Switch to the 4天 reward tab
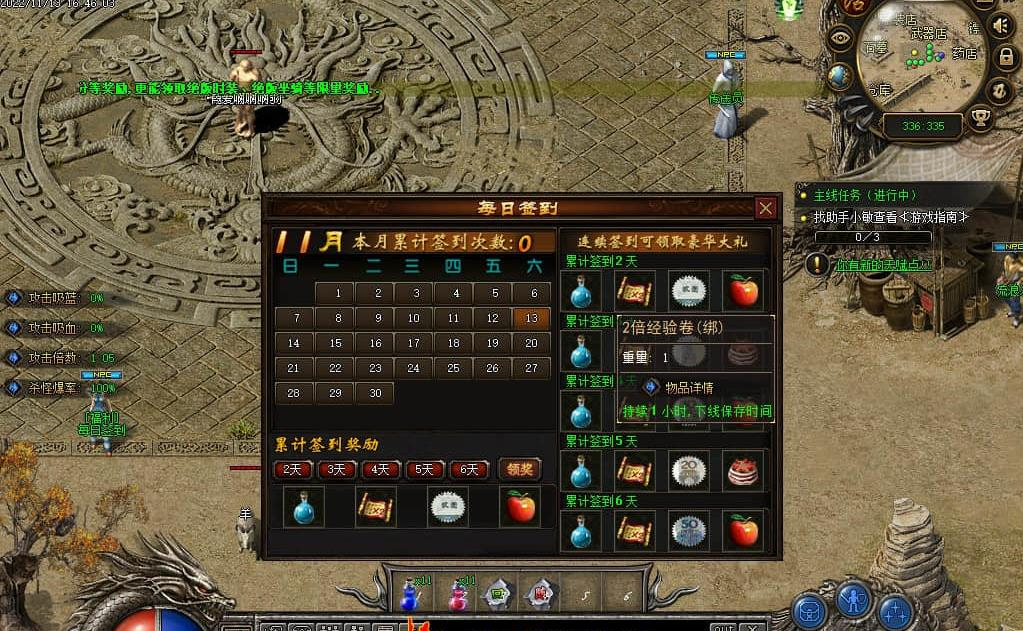Image resolution: width=1023 pixels, height=631 pixels. click(x=381, y=470)
